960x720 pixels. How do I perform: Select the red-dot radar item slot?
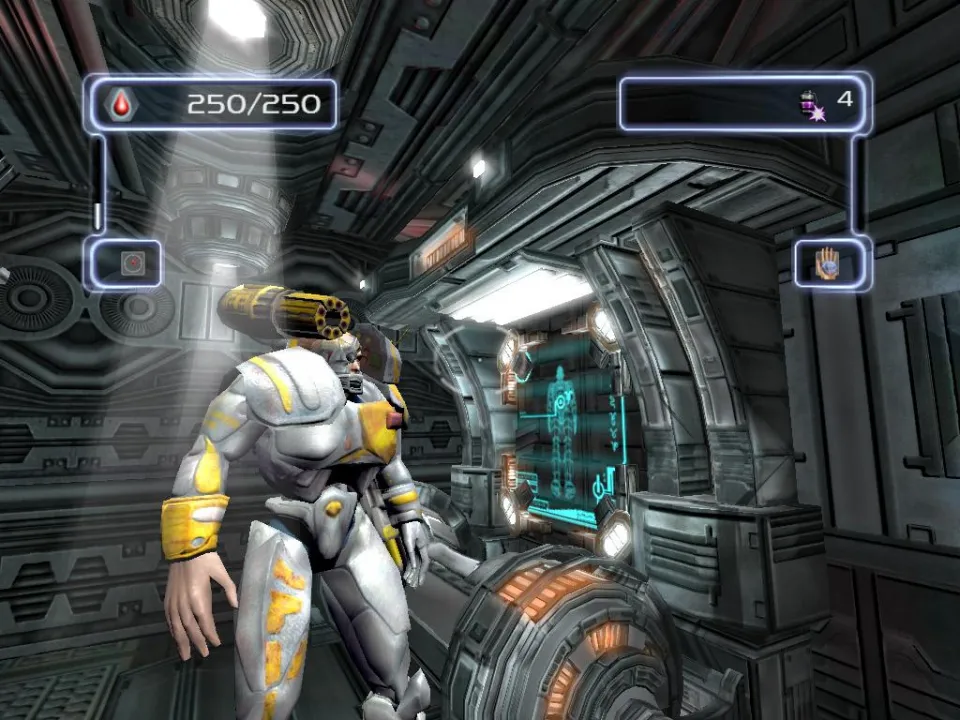click(x=129, y=263)
